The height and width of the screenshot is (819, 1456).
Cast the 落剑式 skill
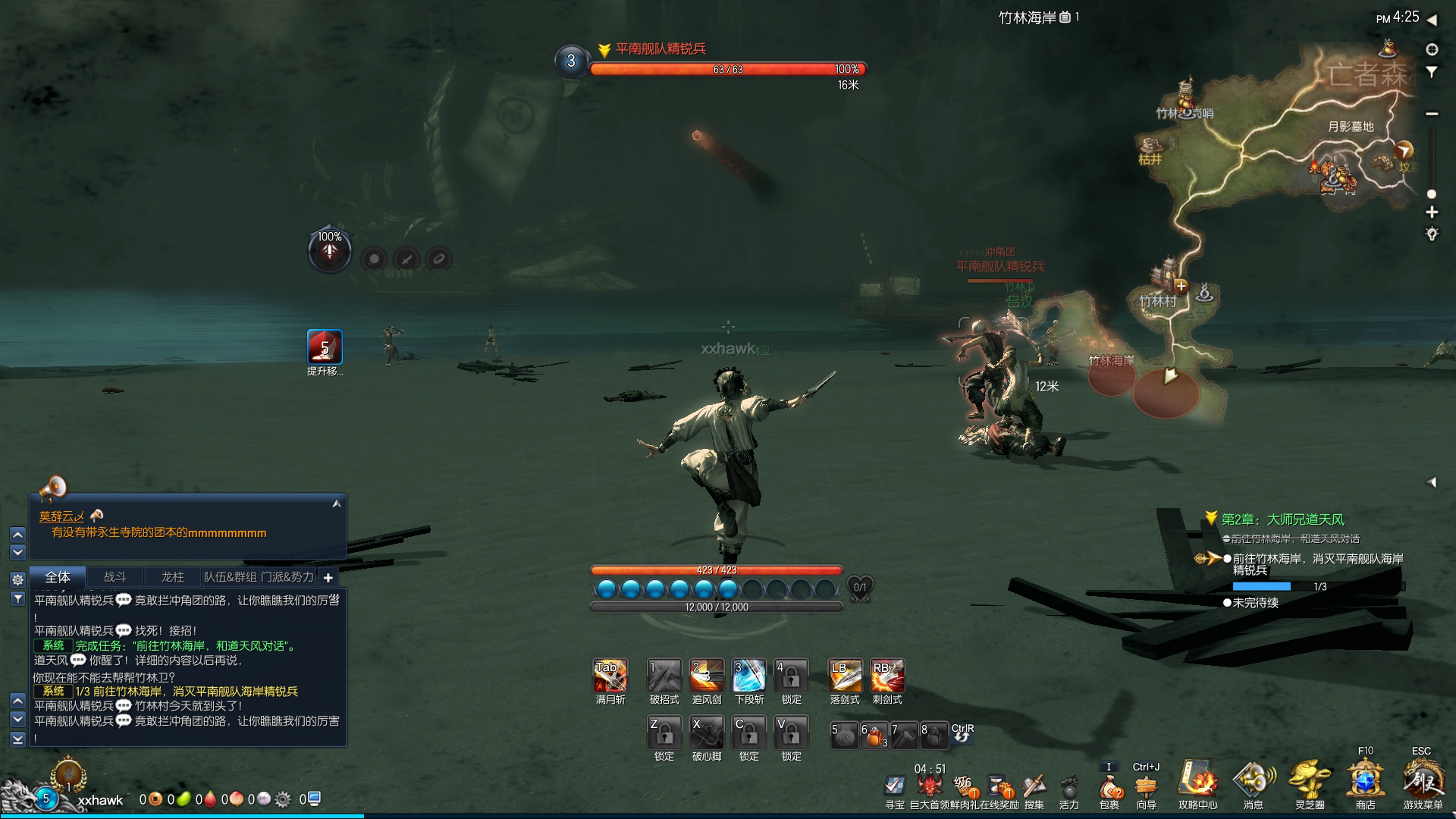pyautogui.click(x=845, y=675)
